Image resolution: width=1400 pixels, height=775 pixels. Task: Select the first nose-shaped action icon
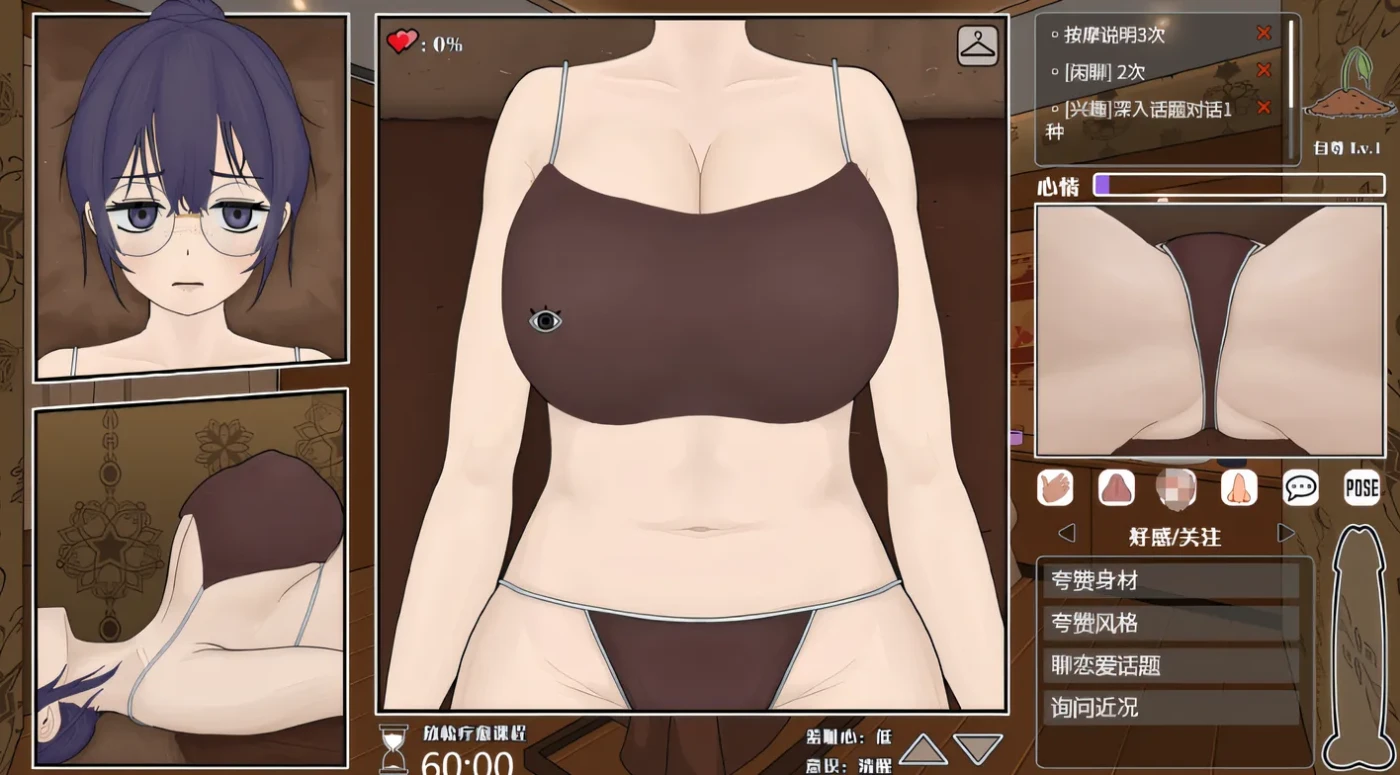click(1115, 488)
